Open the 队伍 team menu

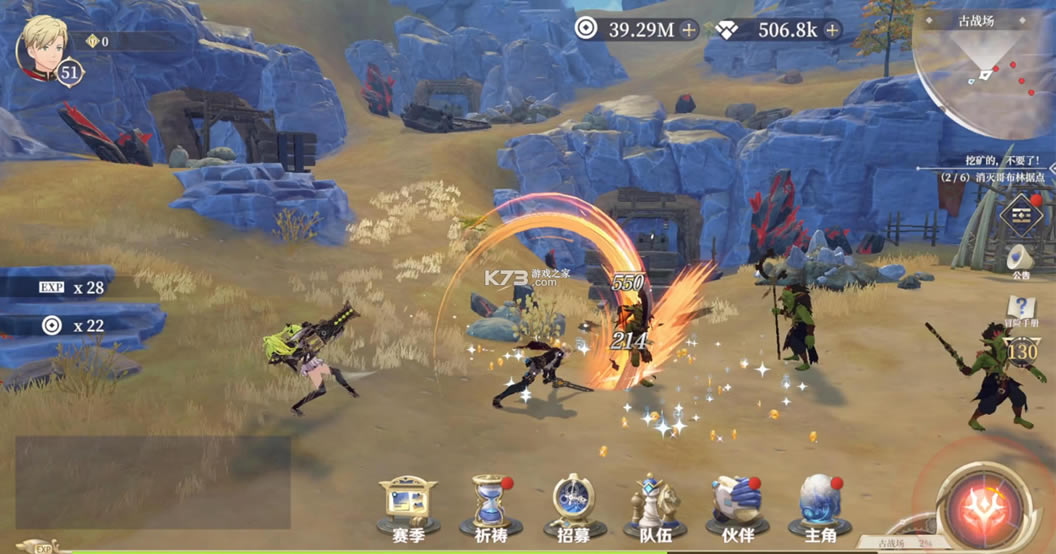(655, 505)
